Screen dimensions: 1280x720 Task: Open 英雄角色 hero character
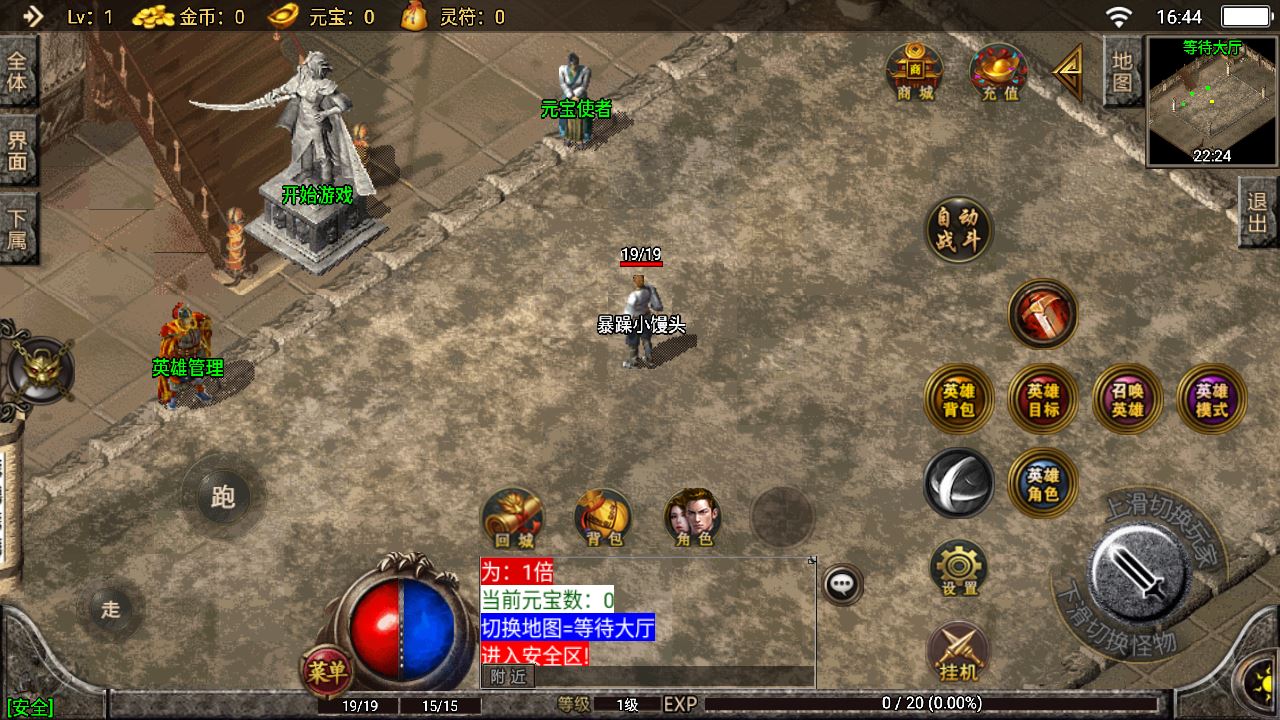[x=1043, y=483]
